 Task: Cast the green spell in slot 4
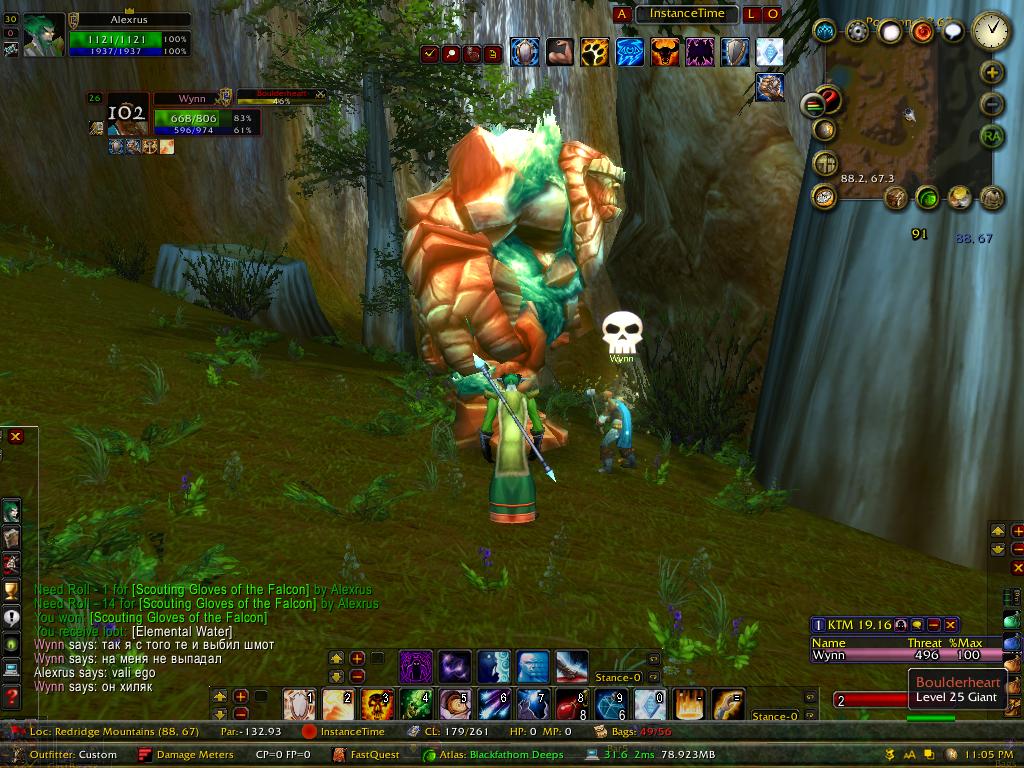(416, 704)
